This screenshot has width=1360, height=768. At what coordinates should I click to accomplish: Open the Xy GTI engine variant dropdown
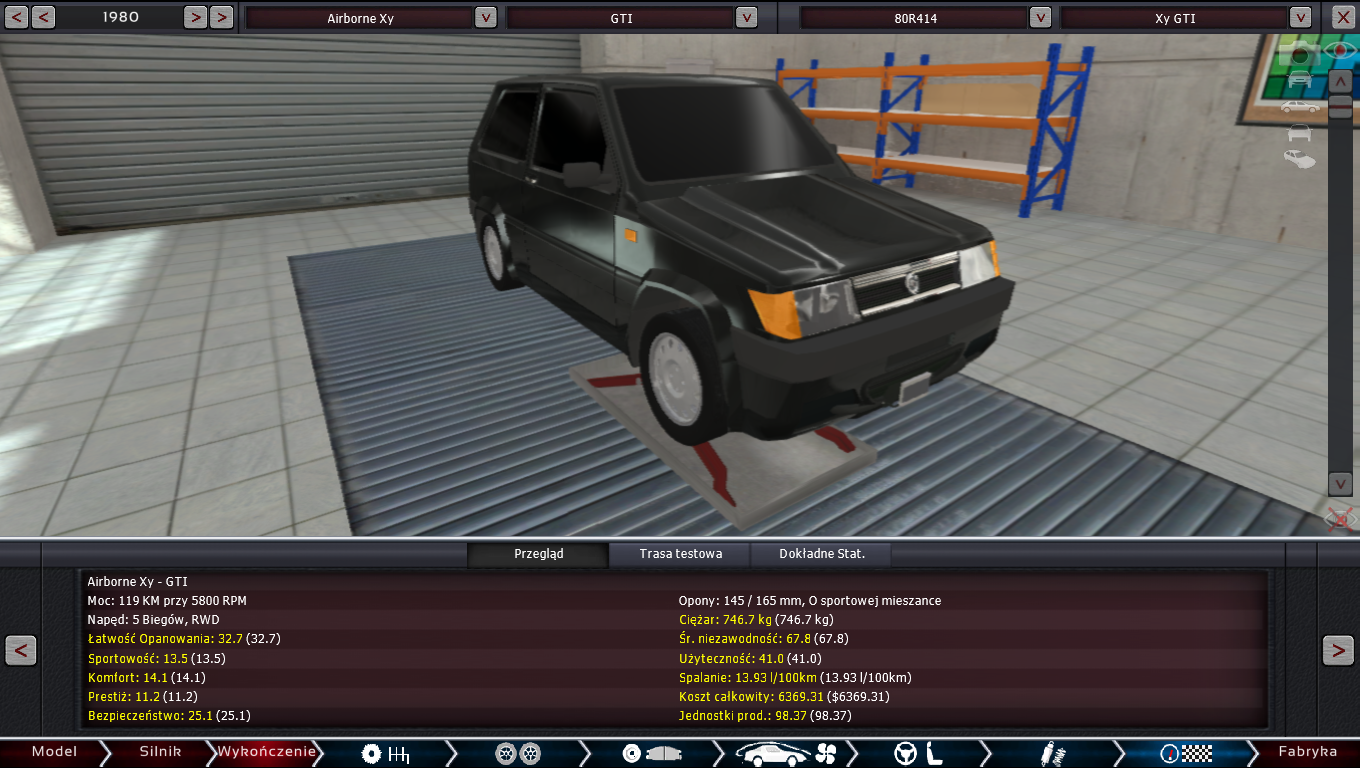(1300, 17)
